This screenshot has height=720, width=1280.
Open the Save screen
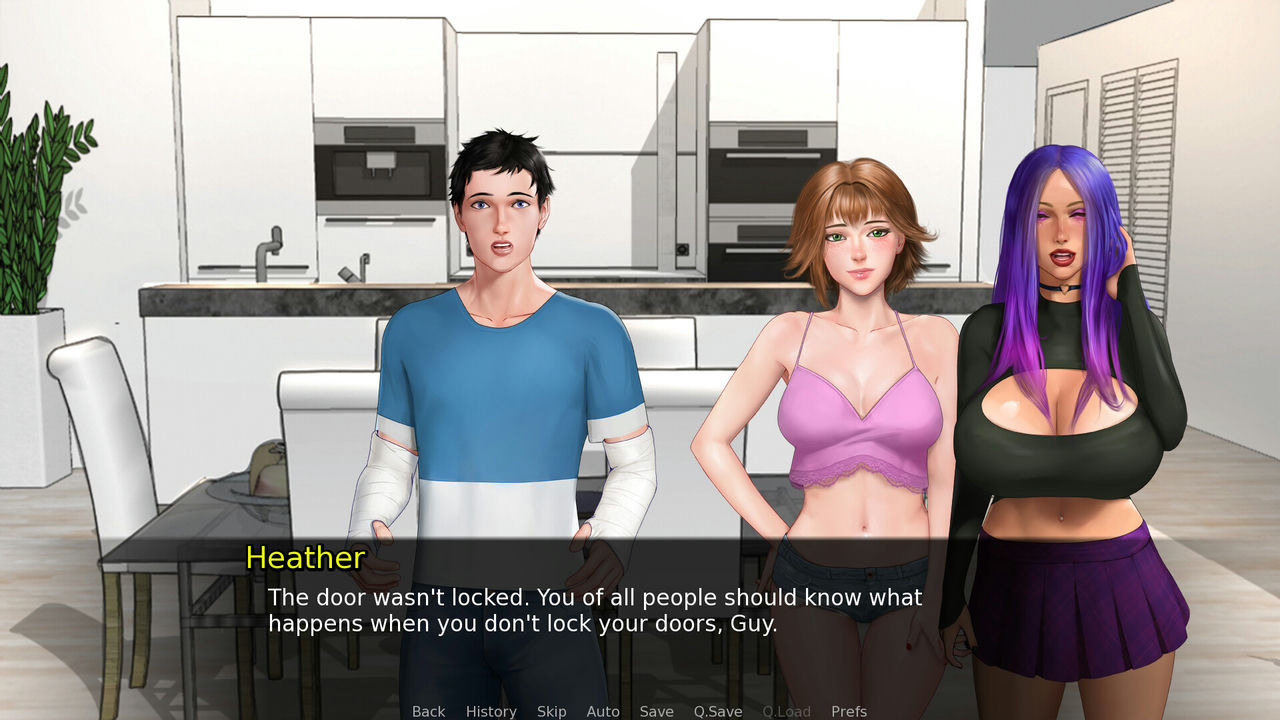tap(656, 711)
